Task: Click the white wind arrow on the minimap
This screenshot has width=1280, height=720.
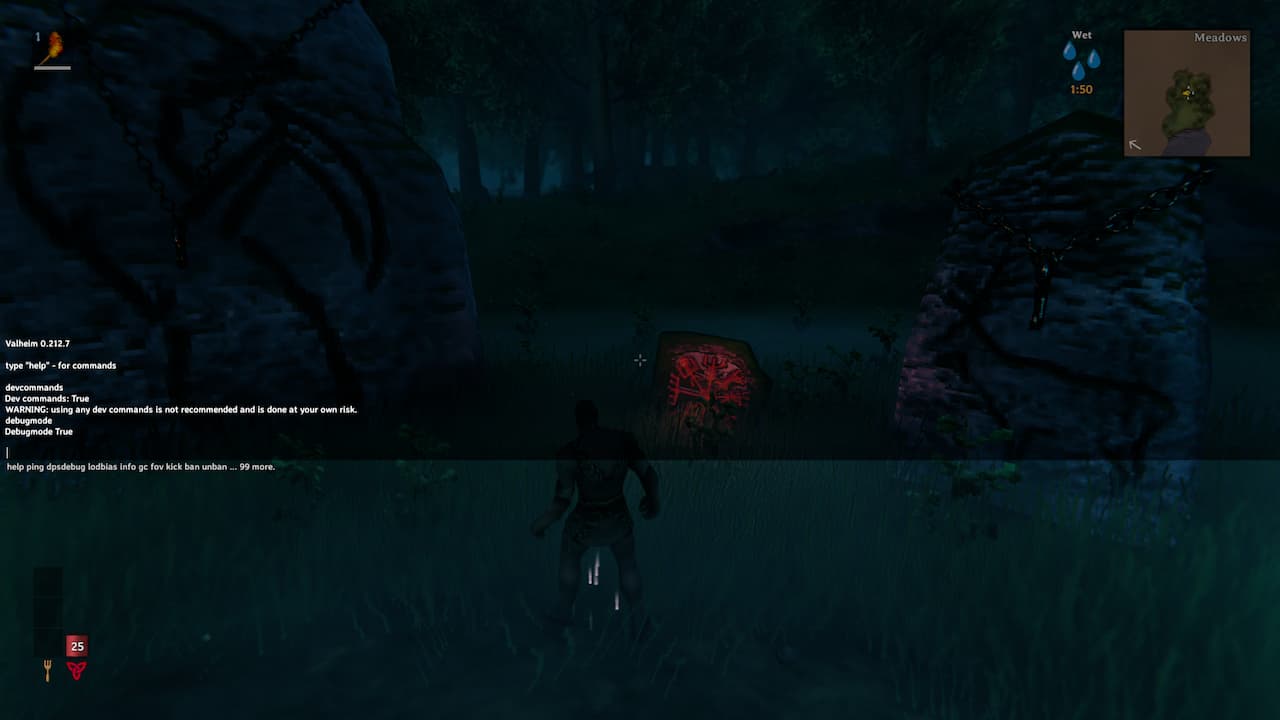Action: point(1135,146)
